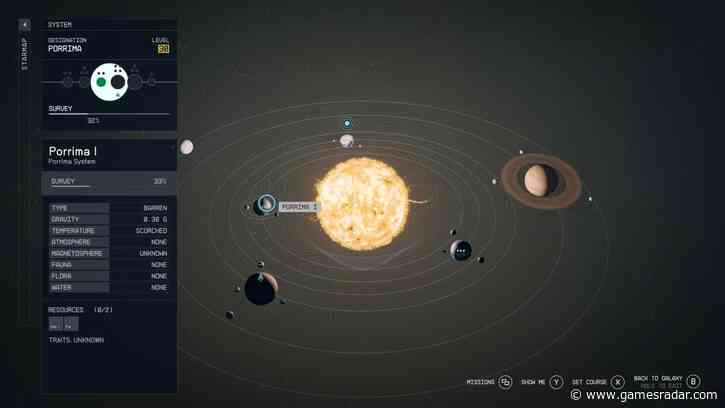725x408 pixels.
Task: Click the blue circular marker above the sun
Action: (x=347, y=123)
